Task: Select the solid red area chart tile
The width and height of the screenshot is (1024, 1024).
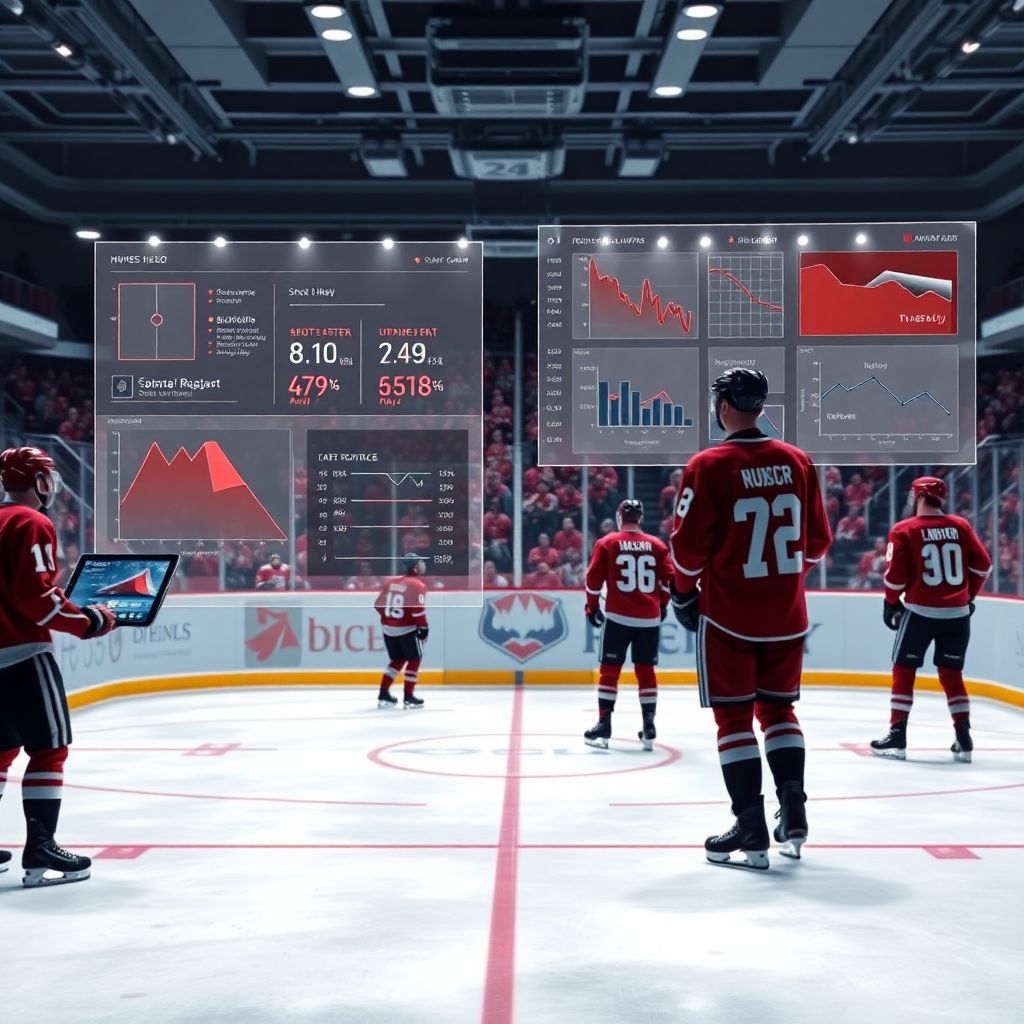Action: click(878, 293)
